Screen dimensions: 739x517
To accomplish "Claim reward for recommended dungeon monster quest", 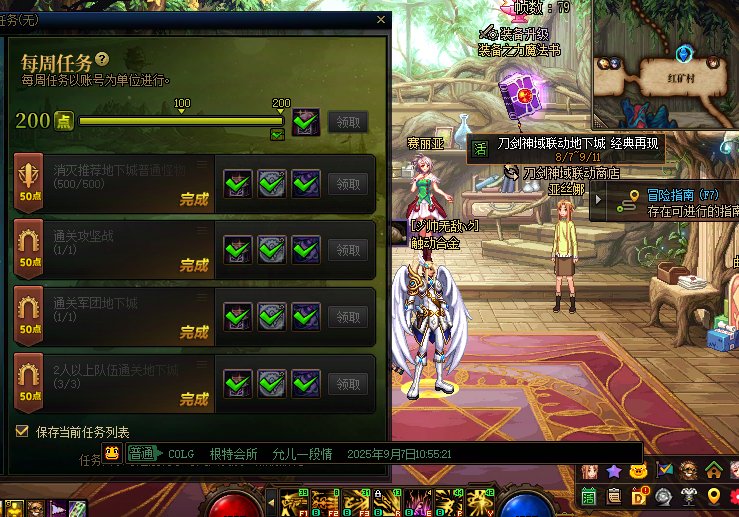I will coord(347,184).
